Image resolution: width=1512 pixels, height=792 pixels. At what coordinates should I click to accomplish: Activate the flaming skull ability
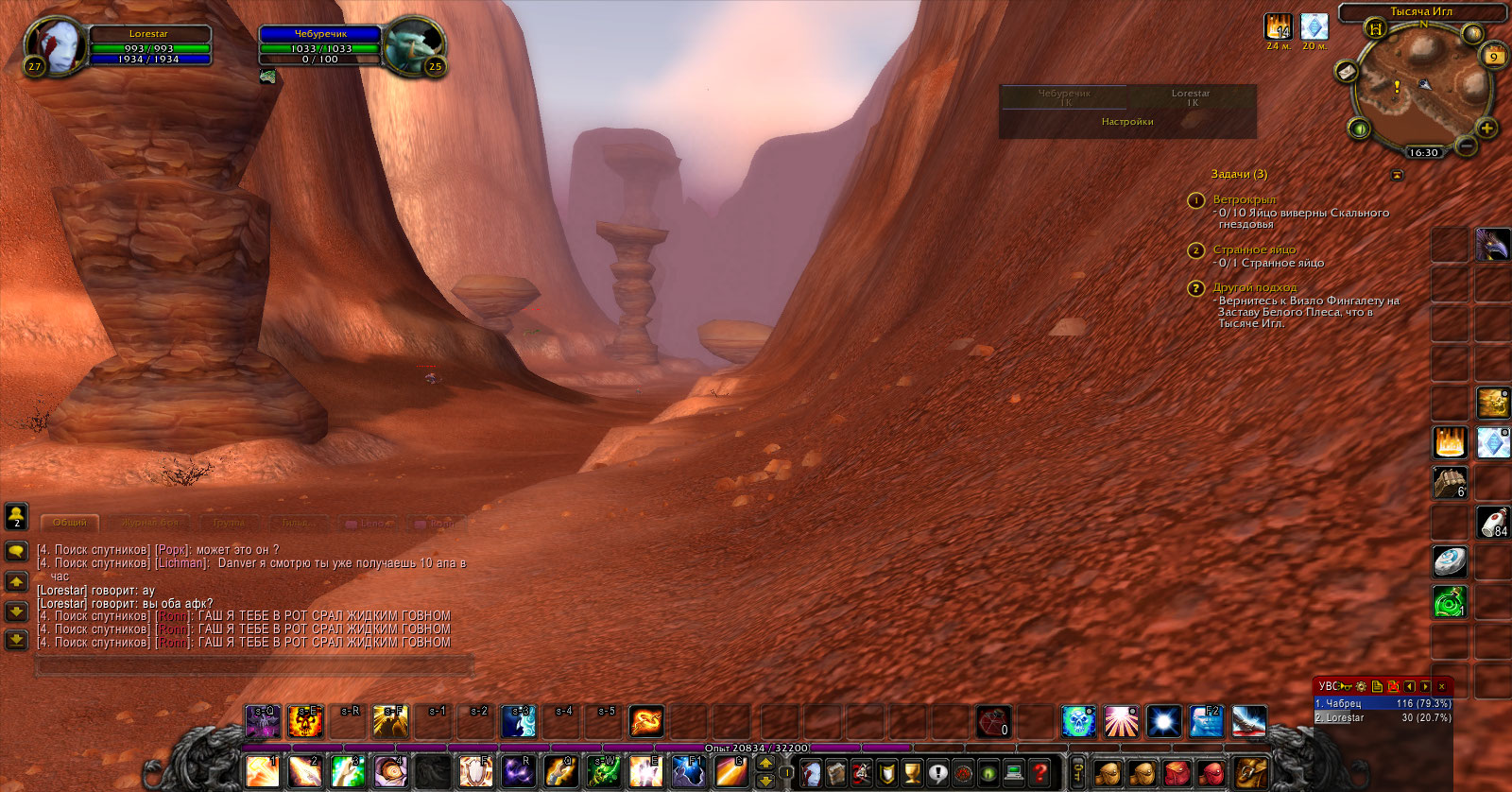305,721
